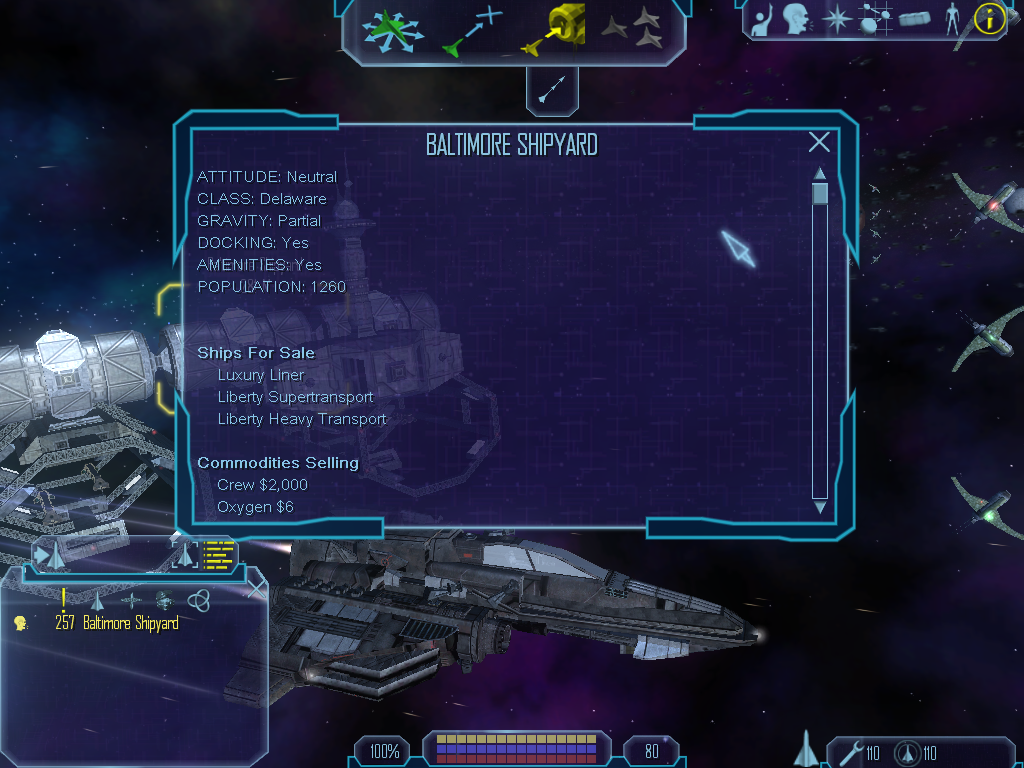
Task: Click the grey three-ship formation icon
Action: 633,28
